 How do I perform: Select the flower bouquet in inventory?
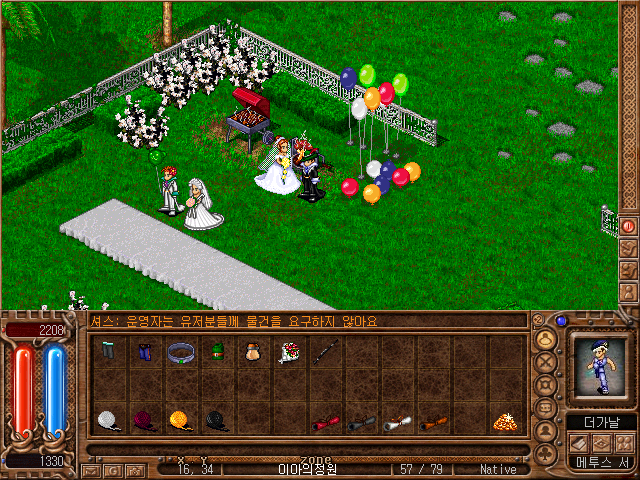coord(291,352)
